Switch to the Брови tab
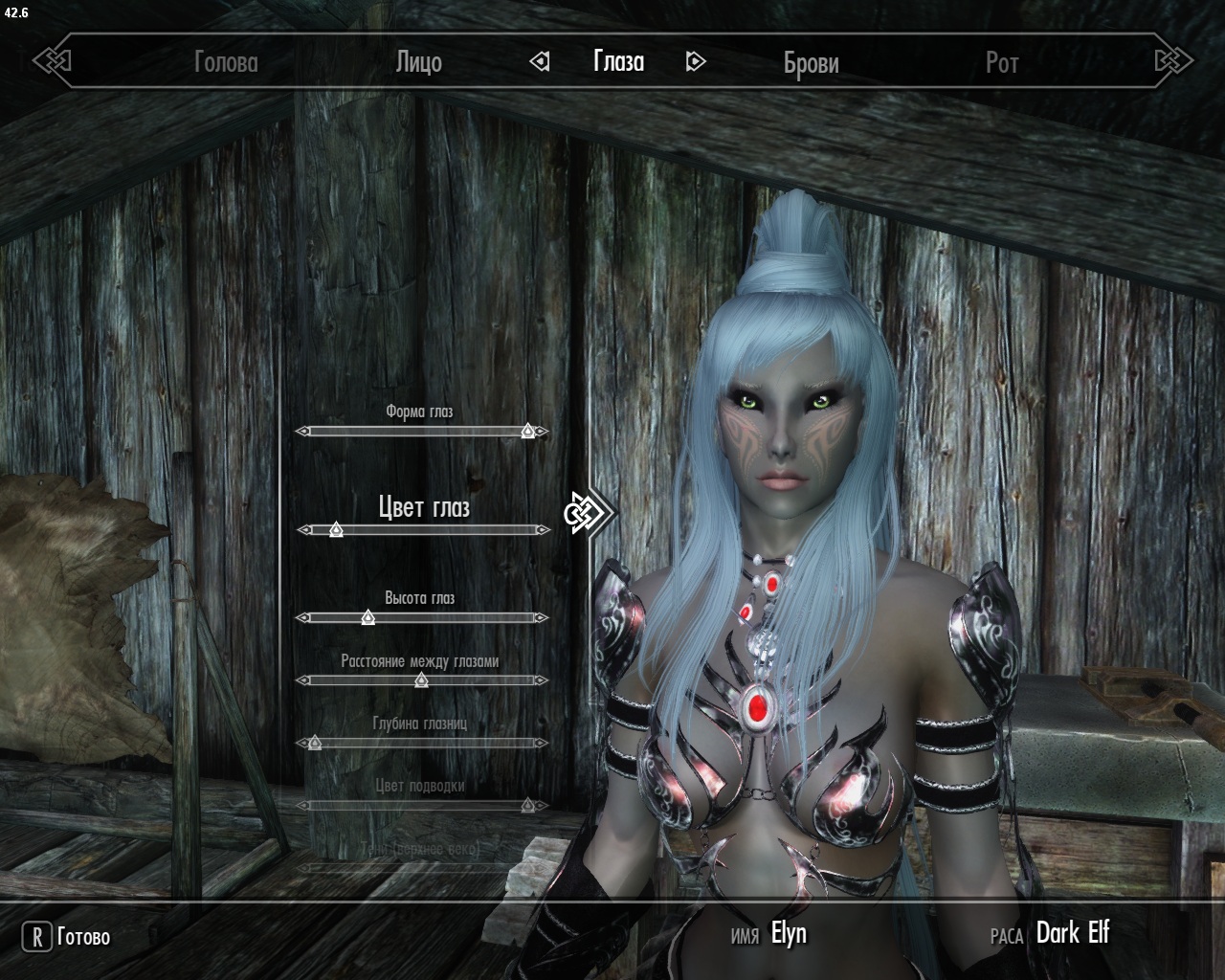Image resolution: width=1225 pixels, height=980 pixels. coord(811,63)
